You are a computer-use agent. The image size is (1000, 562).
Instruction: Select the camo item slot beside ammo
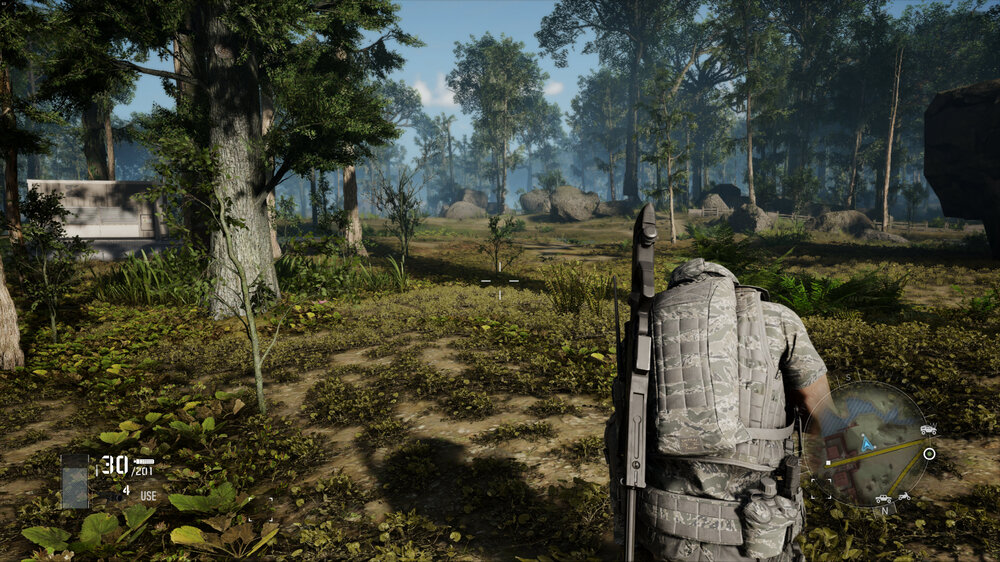coord(75,481)
